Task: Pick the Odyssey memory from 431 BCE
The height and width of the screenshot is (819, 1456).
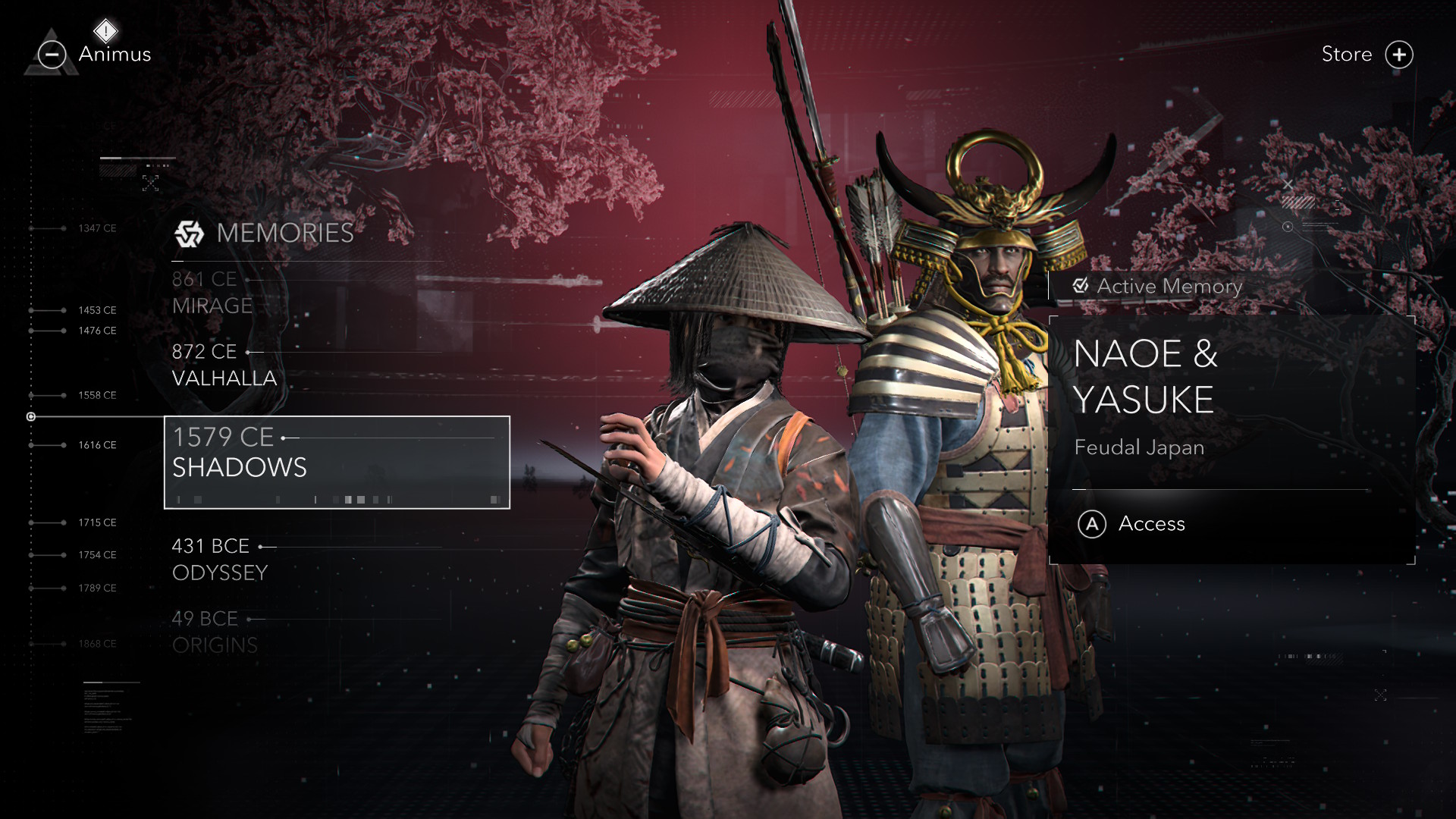Action: 220,559
